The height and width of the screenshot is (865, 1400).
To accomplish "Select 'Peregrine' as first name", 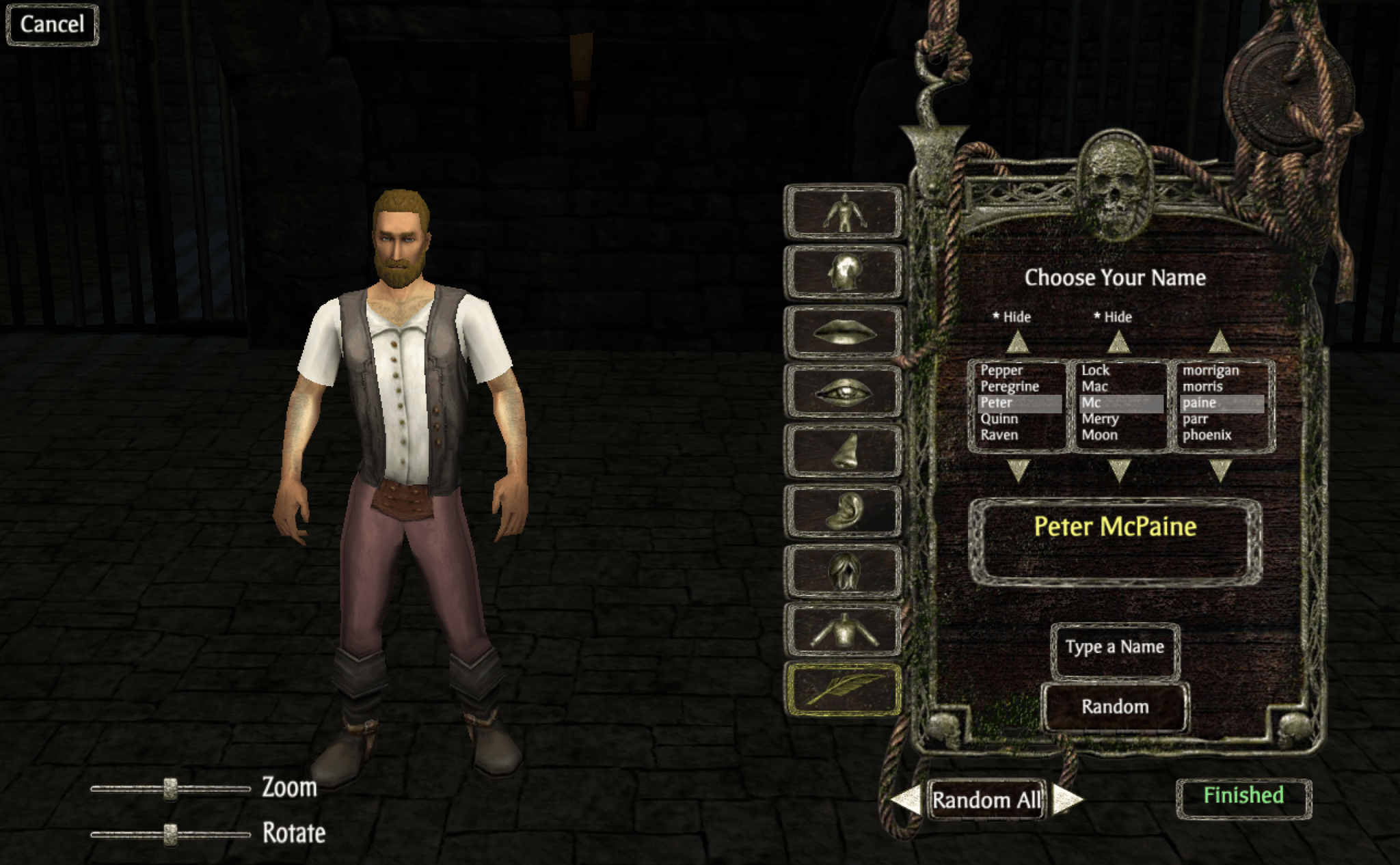I will point(1009,387).
